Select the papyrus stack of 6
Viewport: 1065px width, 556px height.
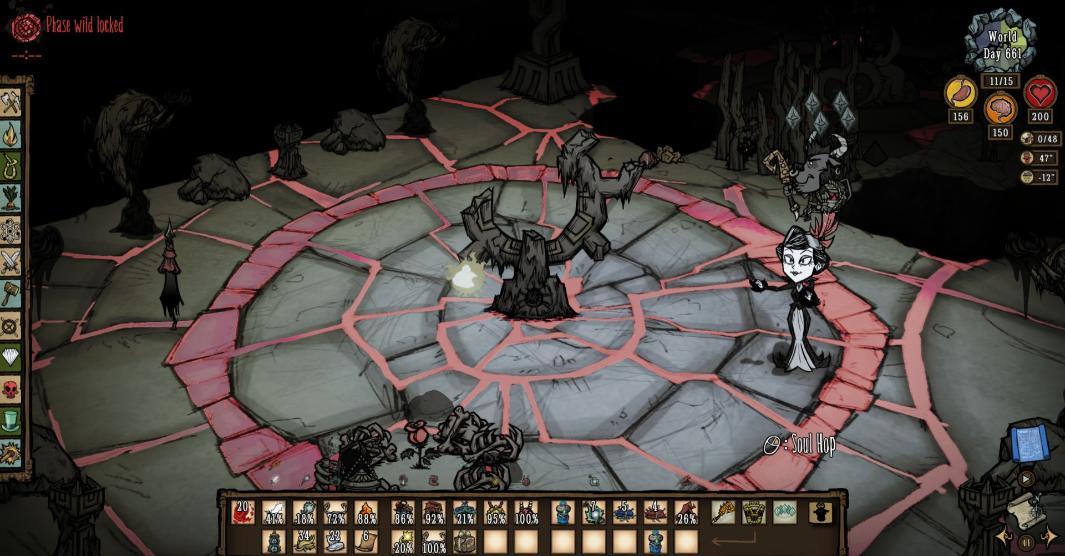pos(367,542)
